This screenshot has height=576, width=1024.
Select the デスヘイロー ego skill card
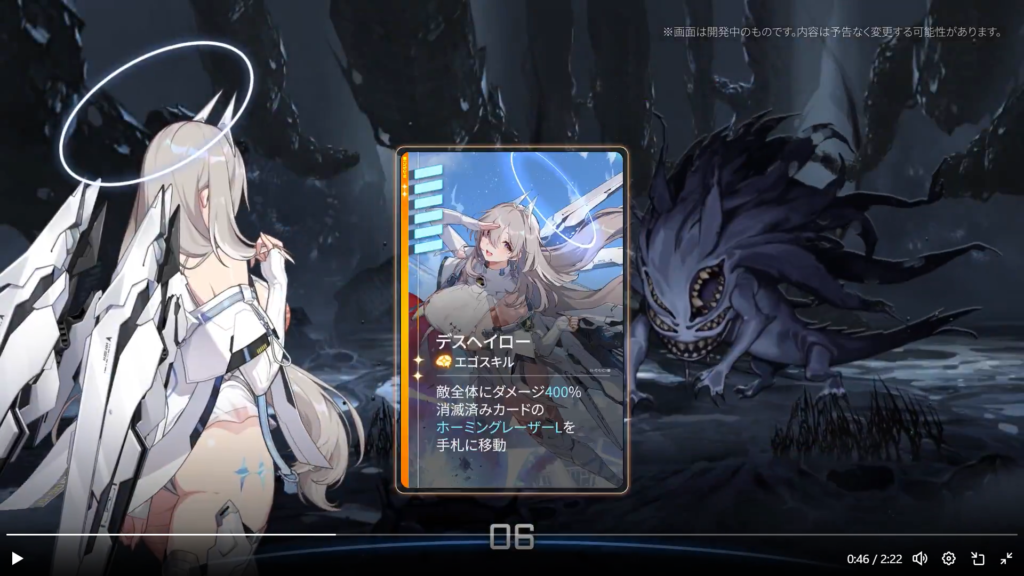click(x=511, y=320)
